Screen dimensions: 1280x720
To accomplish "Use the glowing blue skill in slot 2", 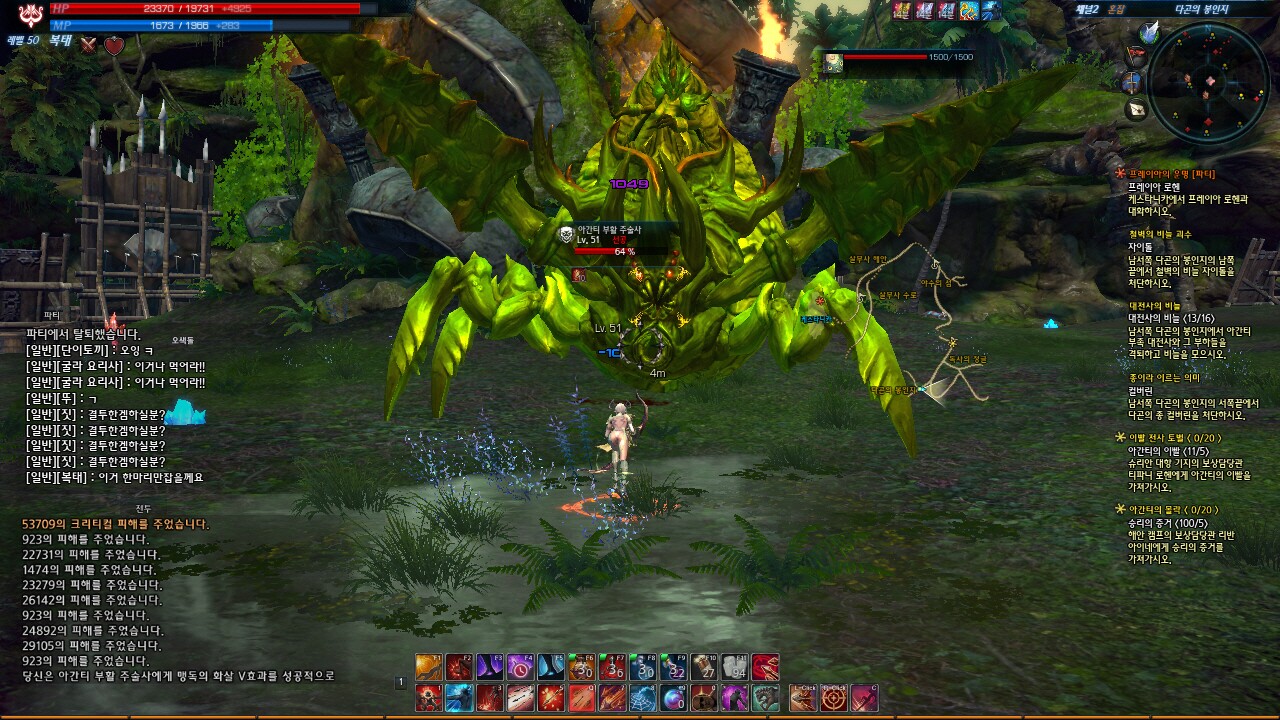I will [459, 697].
